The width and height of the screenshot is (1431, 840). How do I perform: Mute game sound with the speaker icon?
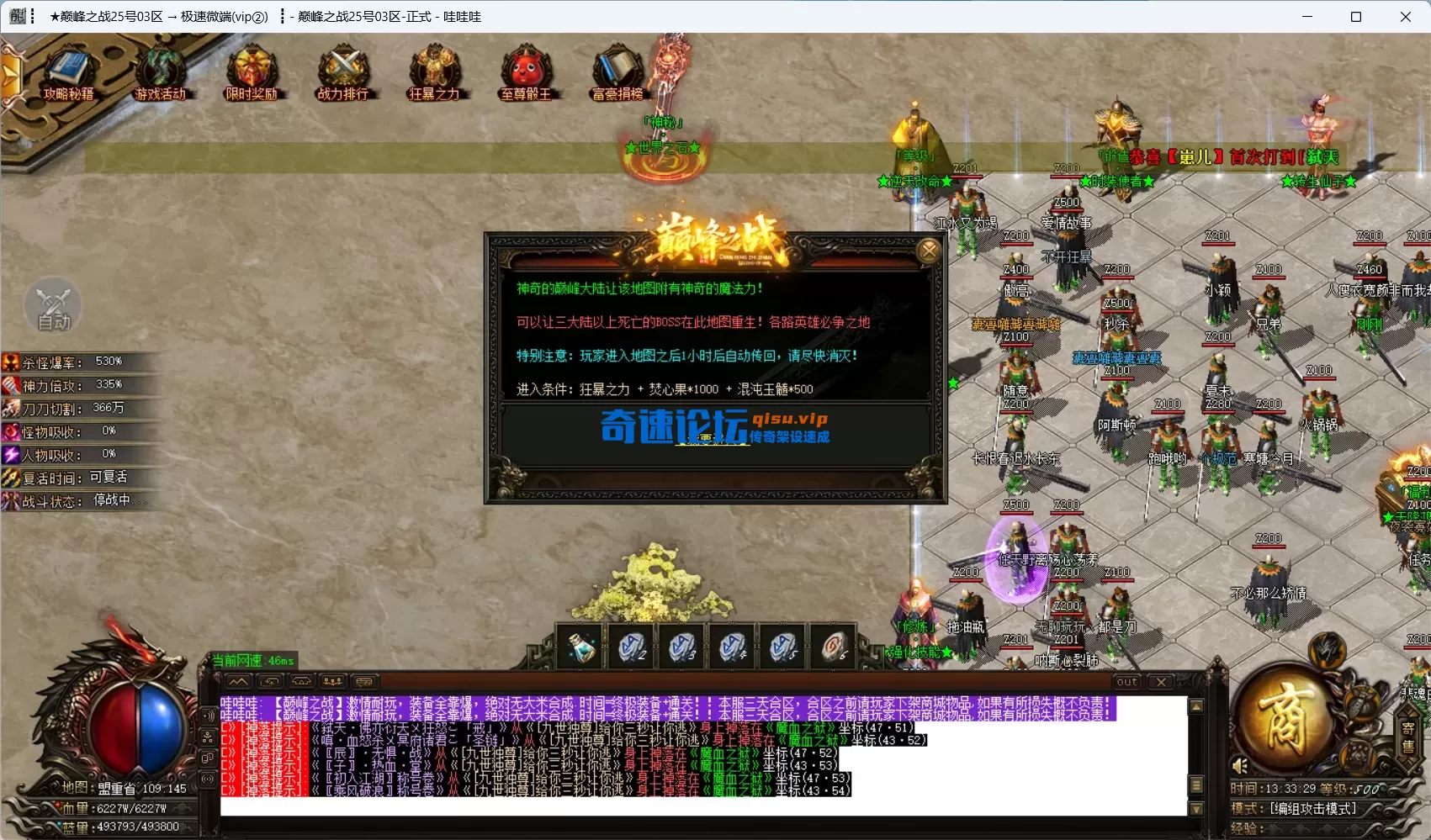tap(1240, 766)
